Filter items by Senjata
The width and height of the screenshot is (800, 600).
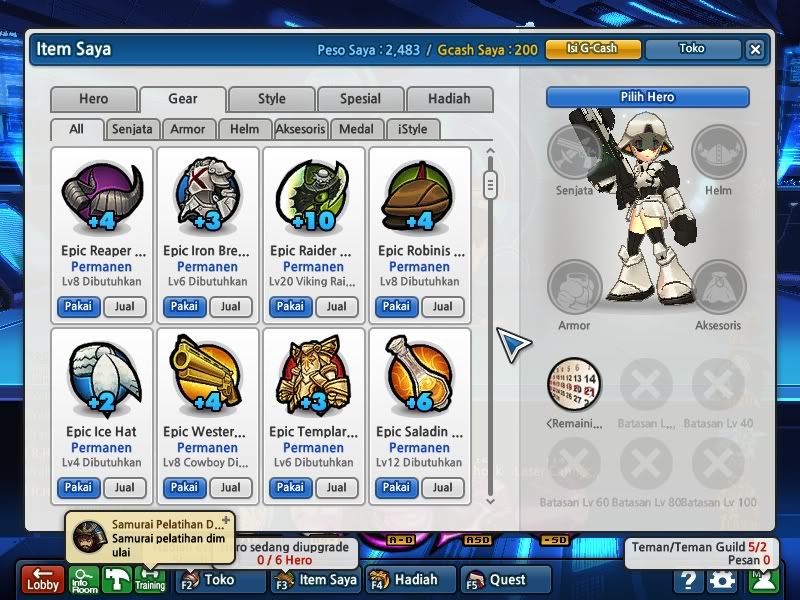(x=132, y=129)
